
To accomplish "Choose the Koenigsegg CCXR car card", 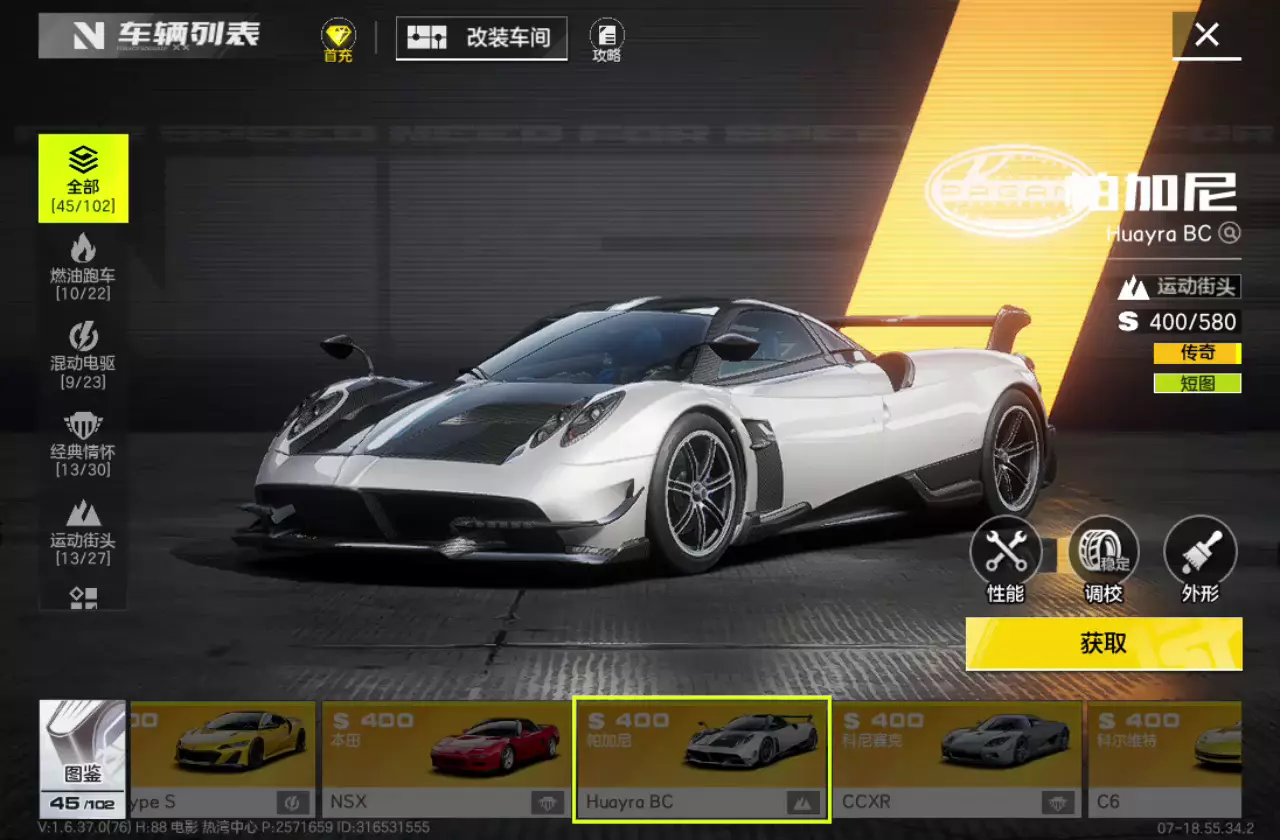I will pyautogui.click(x=958, y=758).
